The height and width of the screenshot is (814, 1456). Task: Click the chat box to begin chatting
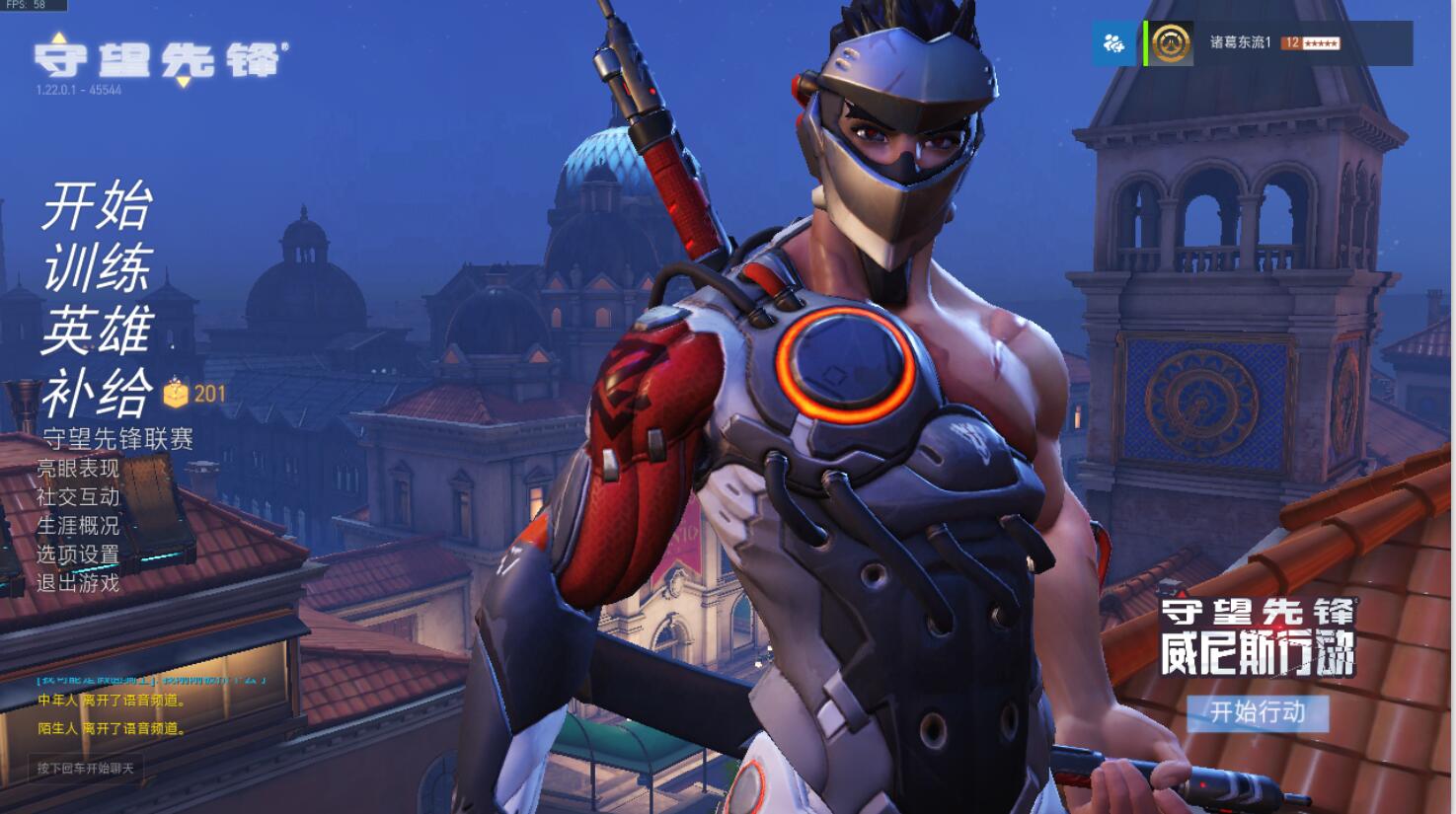(x=86, y=768)
